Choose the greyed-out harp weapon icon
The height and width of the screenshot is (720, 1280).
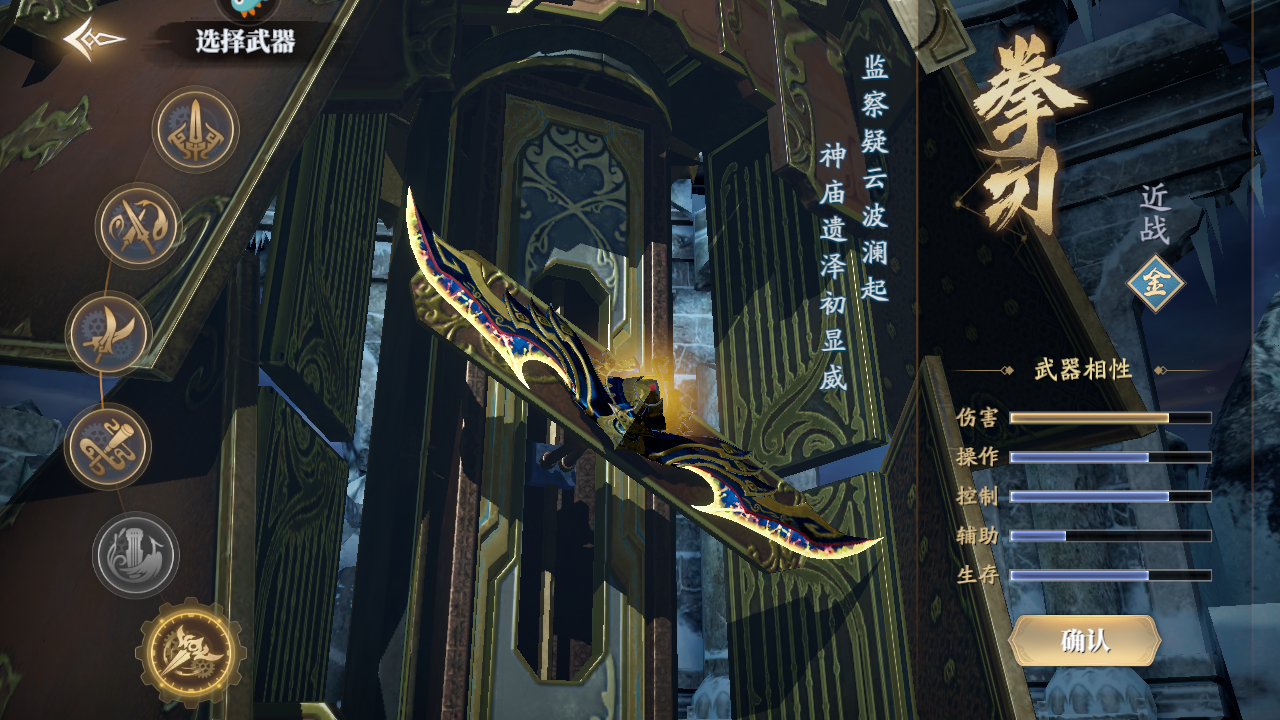136,555
